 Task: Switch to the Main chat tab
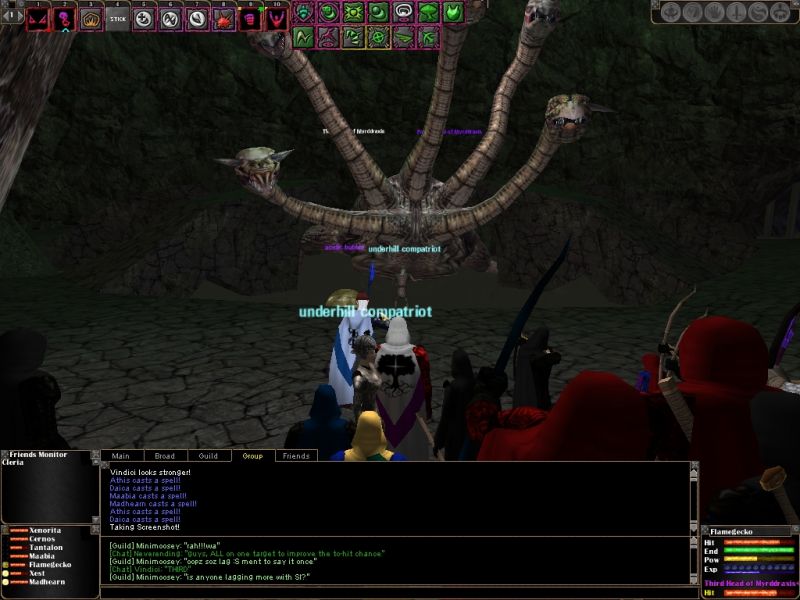click(x=121, y=456)
